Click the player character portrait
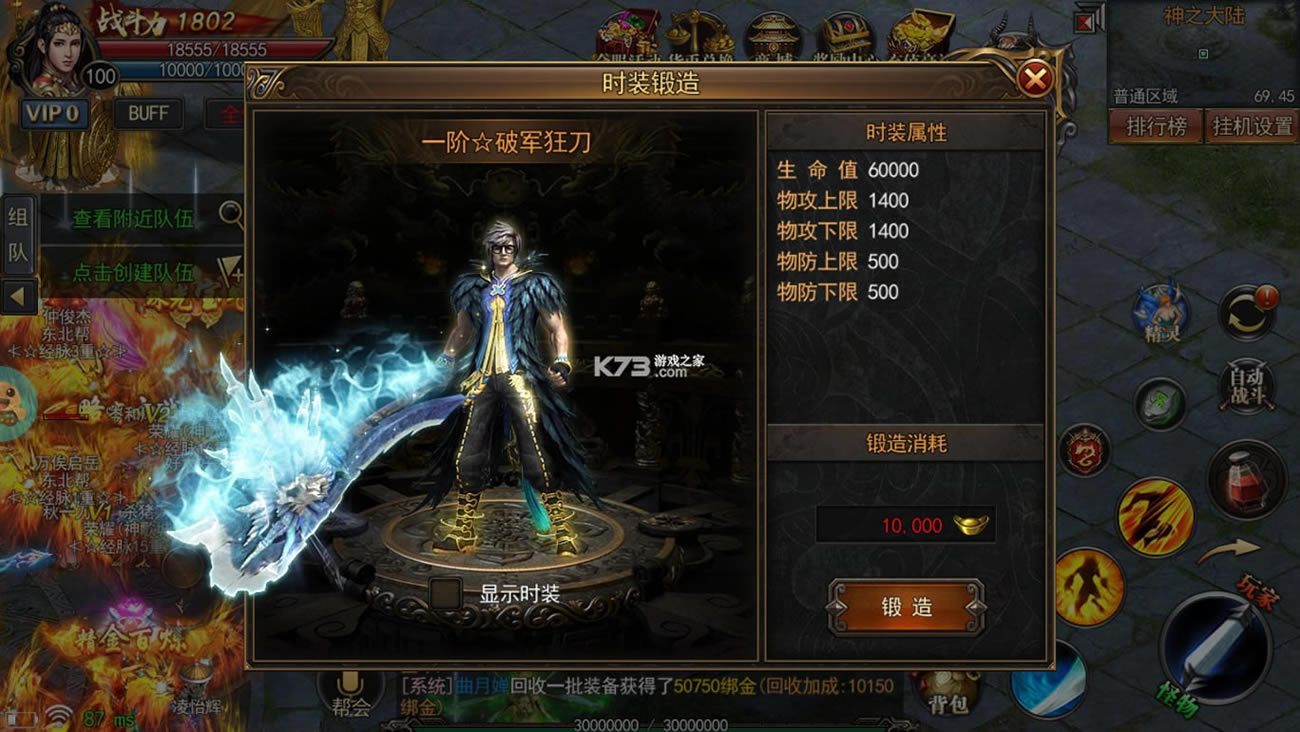The width and height of the screenshot is (1300, 732). (x=50, y=50)
